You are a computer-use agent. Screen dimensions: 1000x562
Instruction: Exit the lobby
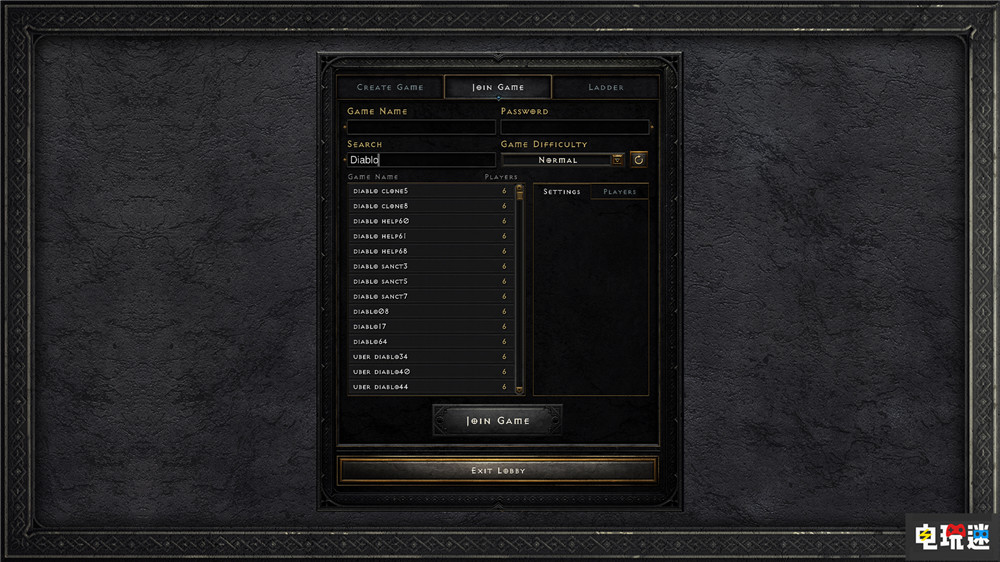tap(498, 470)
